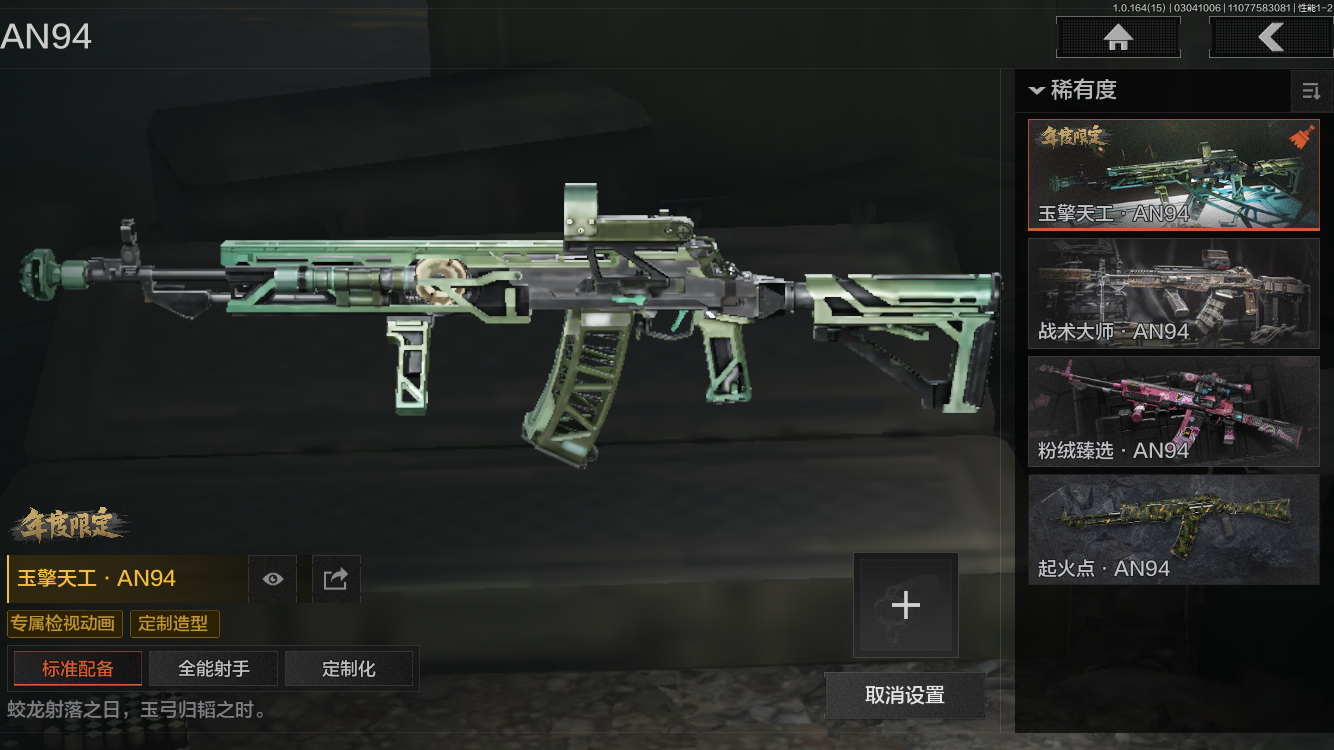This screenshot has height=750, width=1334.
Task: Toggle the sort order icon
Action: 1311,92
